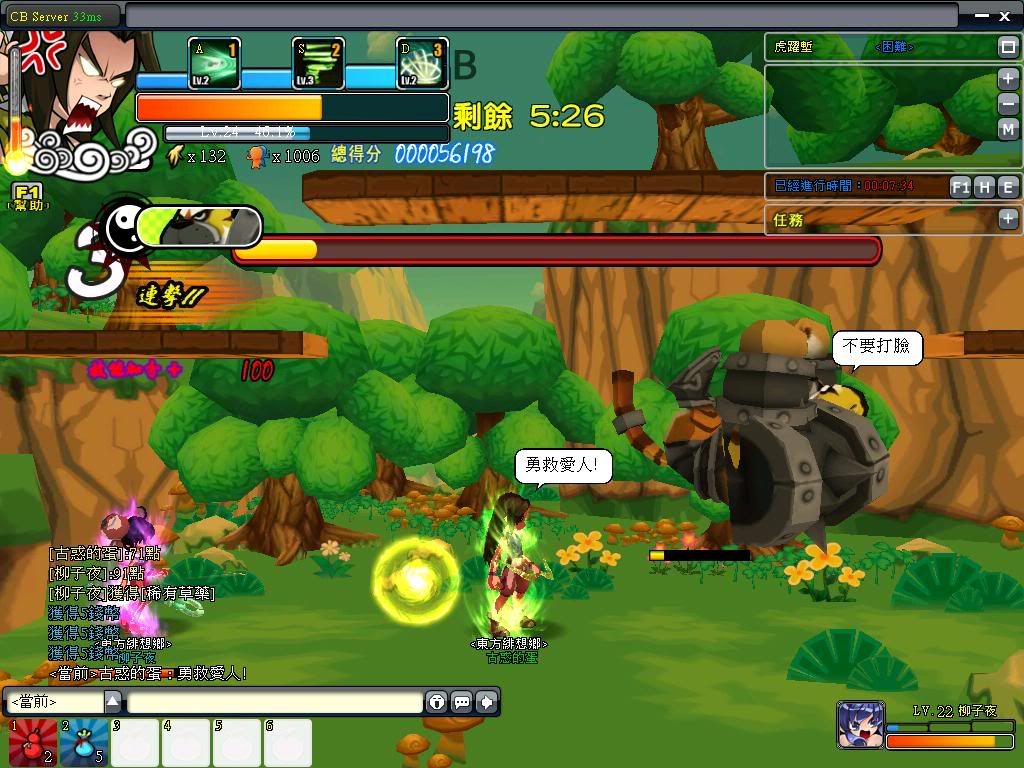
Task: Zoom in on the minimap
Action: pos(1008,80)
